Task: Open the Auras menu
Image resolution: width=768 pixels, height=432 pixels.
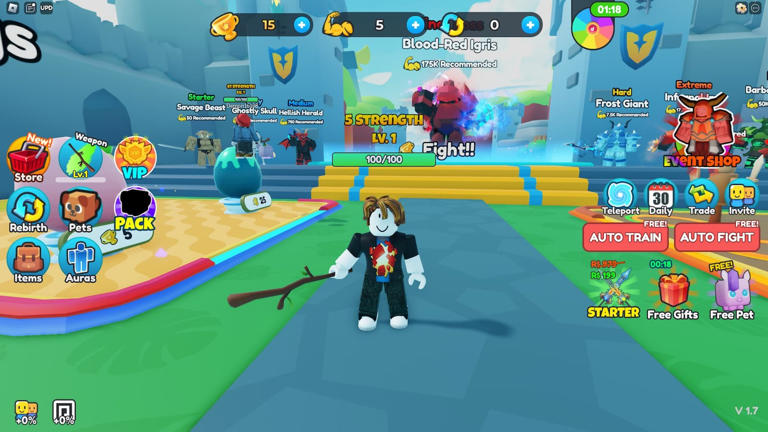Action: (80, 259)
